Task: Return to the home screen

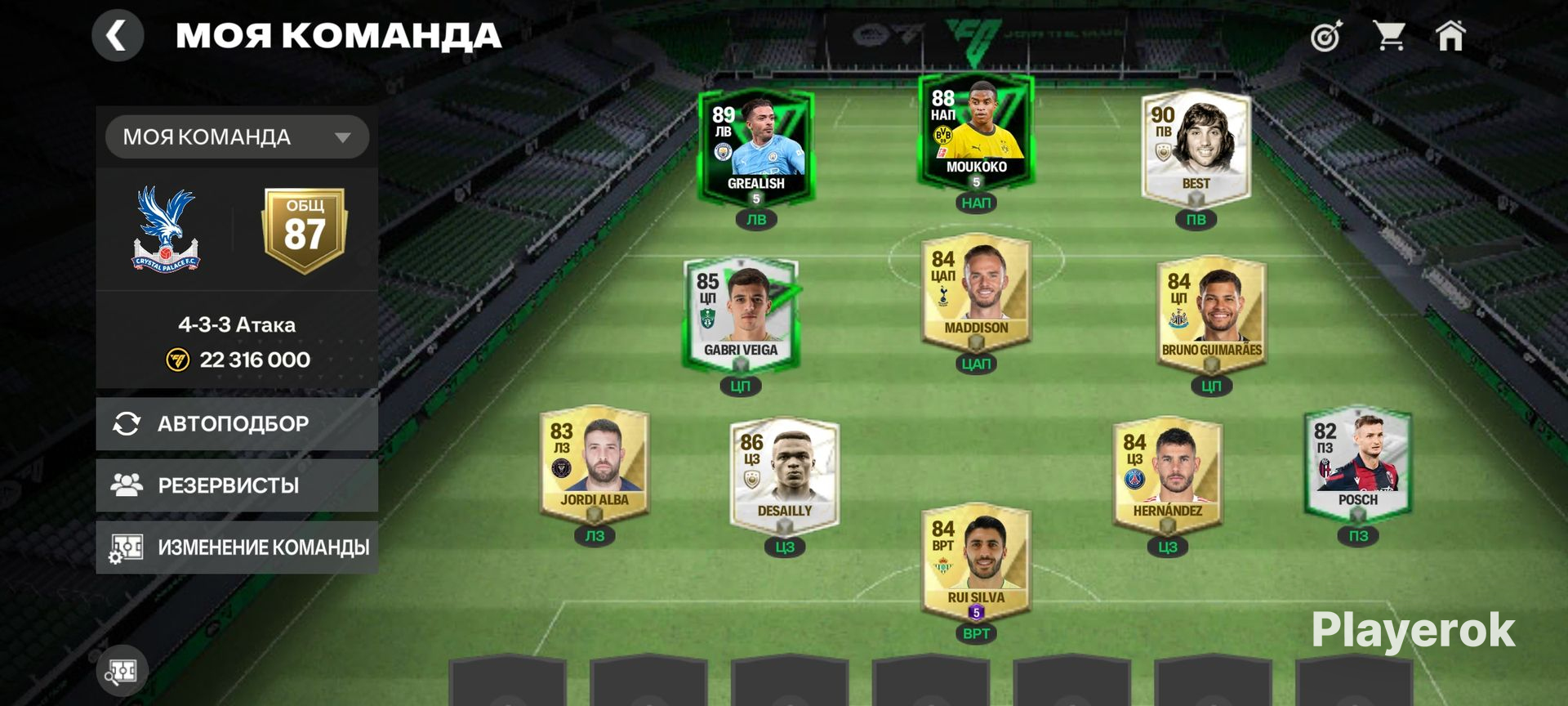Action: (1450, 37)
